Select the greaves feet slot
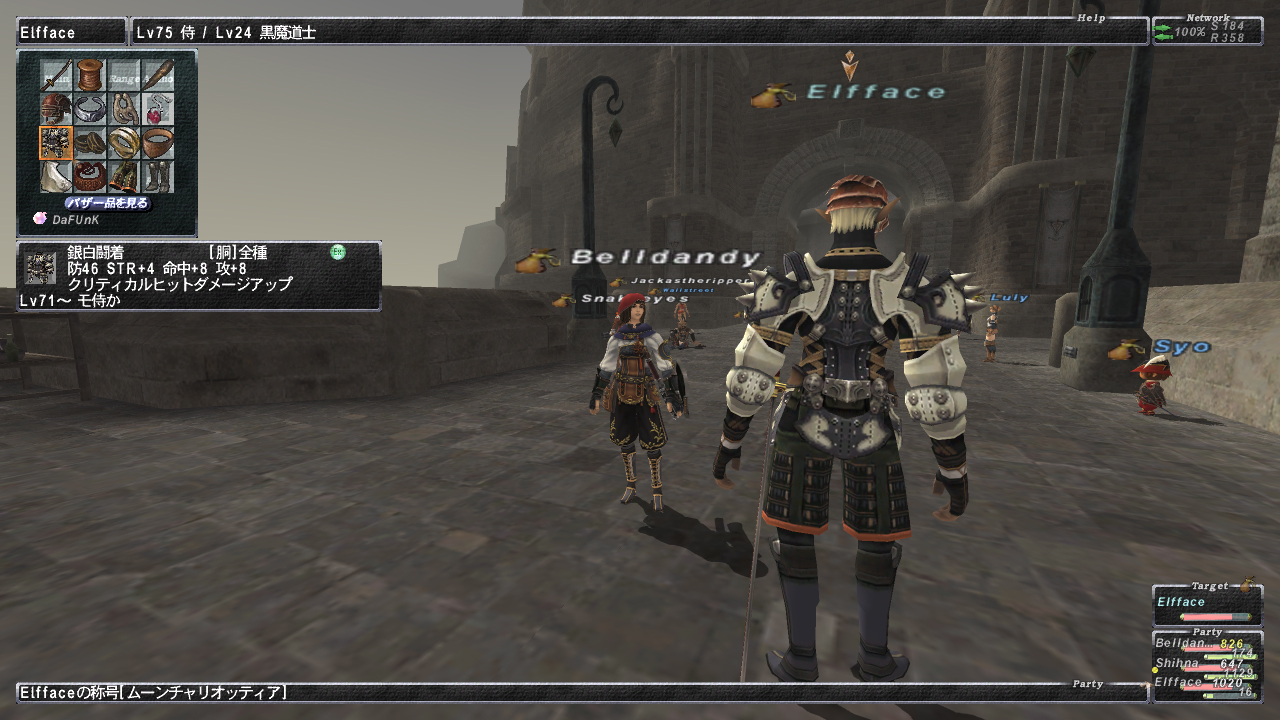The width and height of the screenshot is (1280, 720). tap(158, 177)
